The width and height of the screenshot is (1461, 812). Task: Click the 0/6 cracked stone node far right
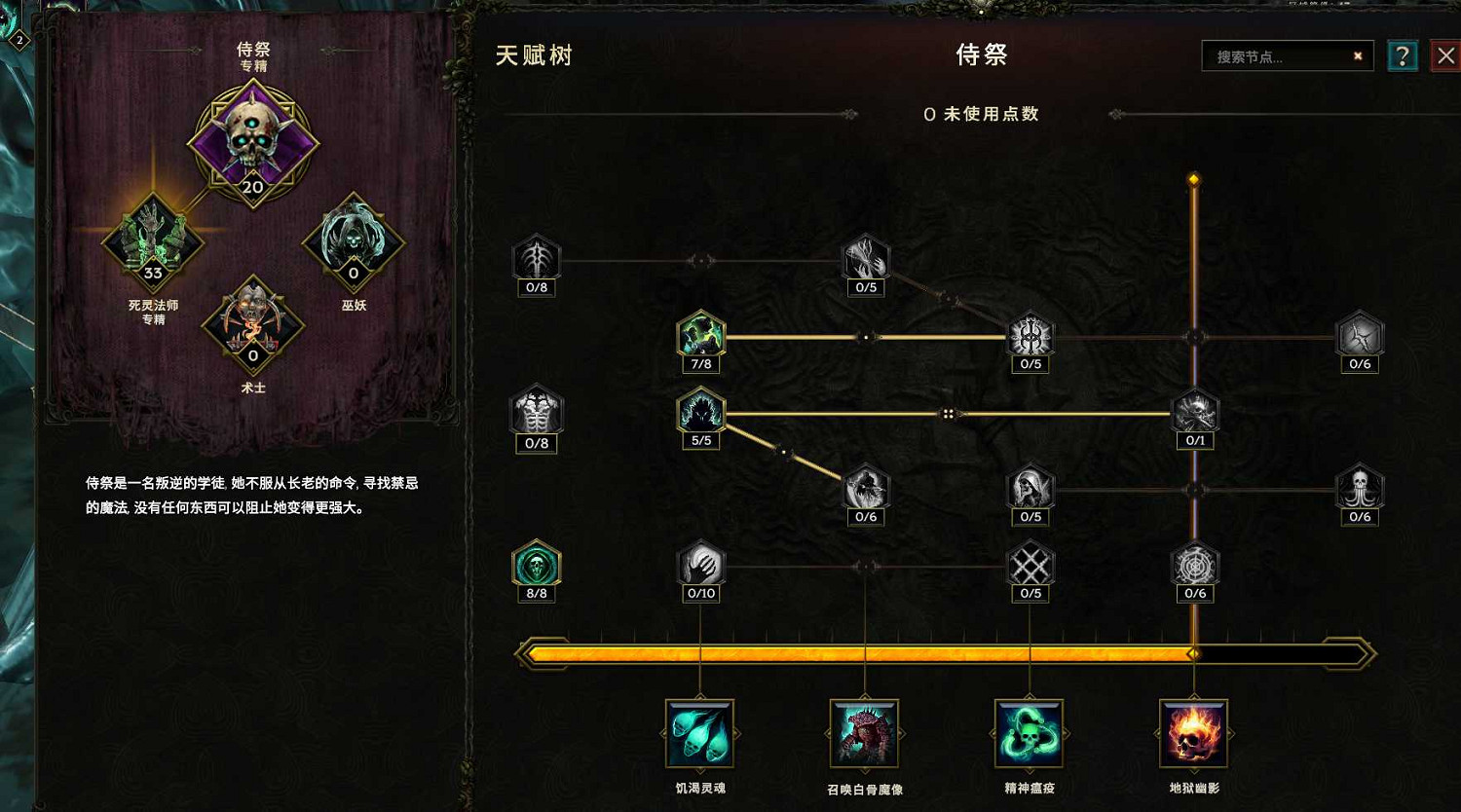click(1360, 336)
